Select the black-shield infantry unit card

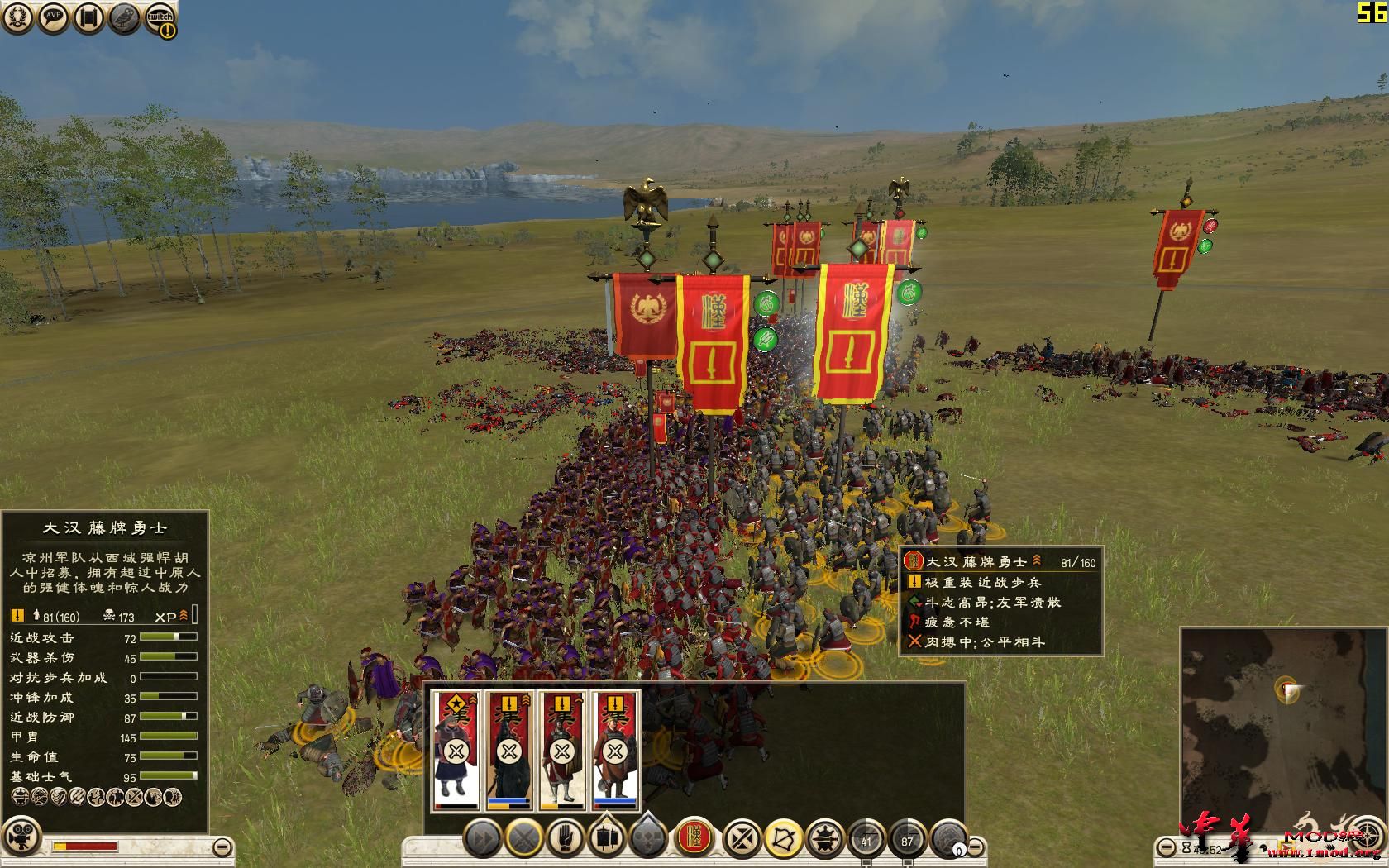(508, 751)
